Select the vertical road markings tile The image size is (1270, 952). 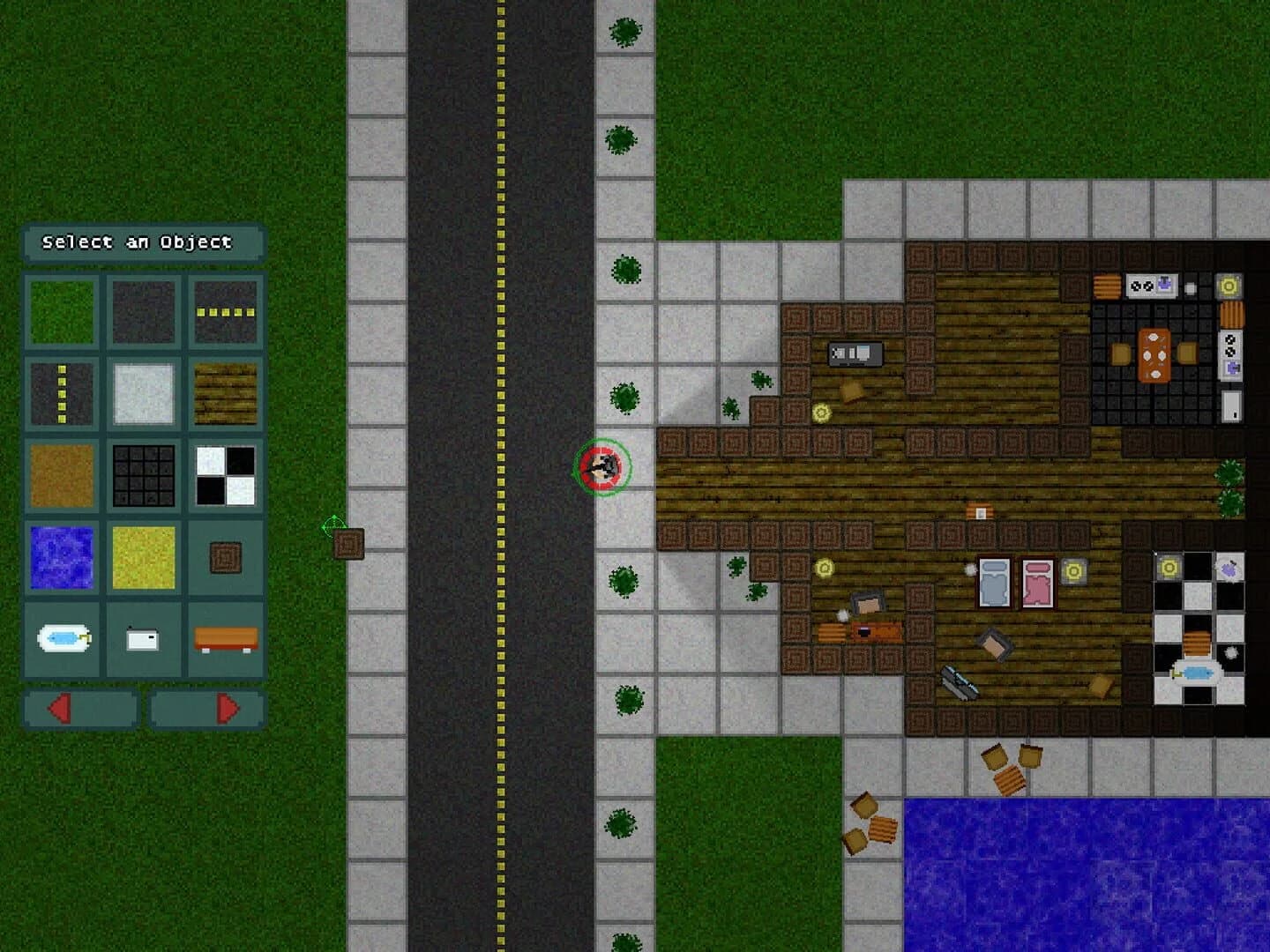pos(60,391)
